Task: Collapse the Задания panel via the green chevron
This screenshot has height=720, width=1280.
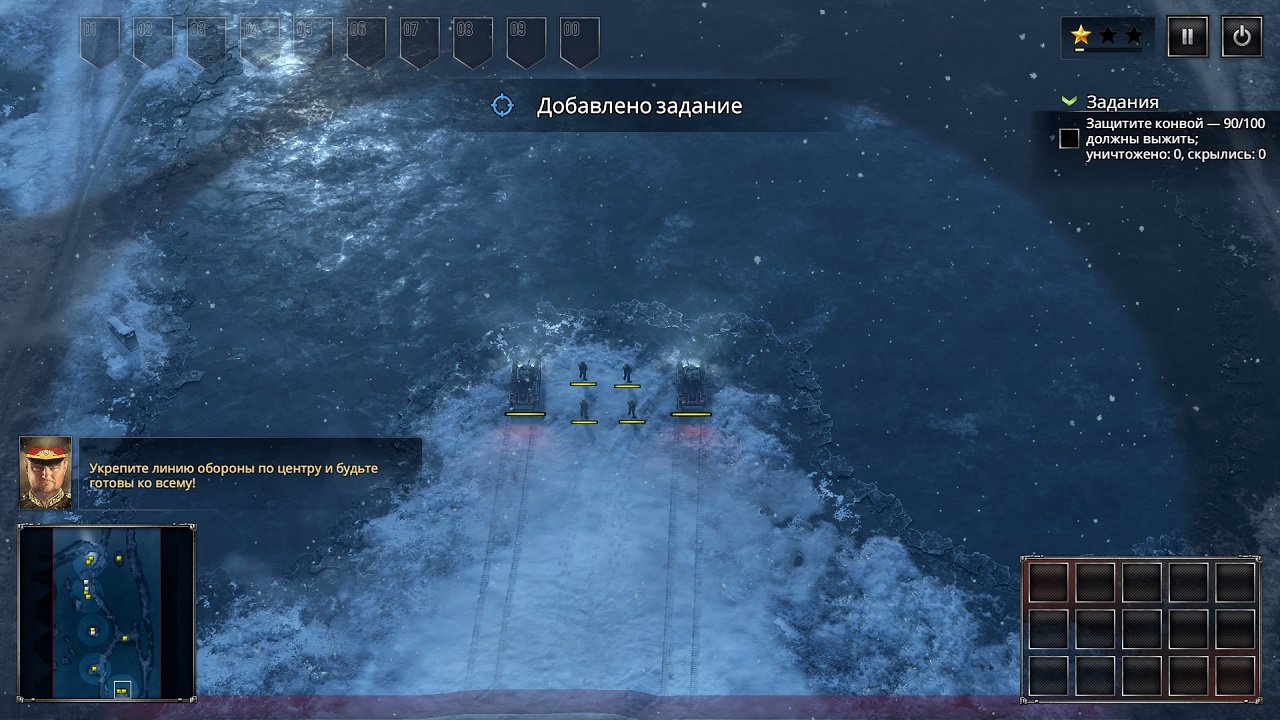Action: [x=1071, y=101]
